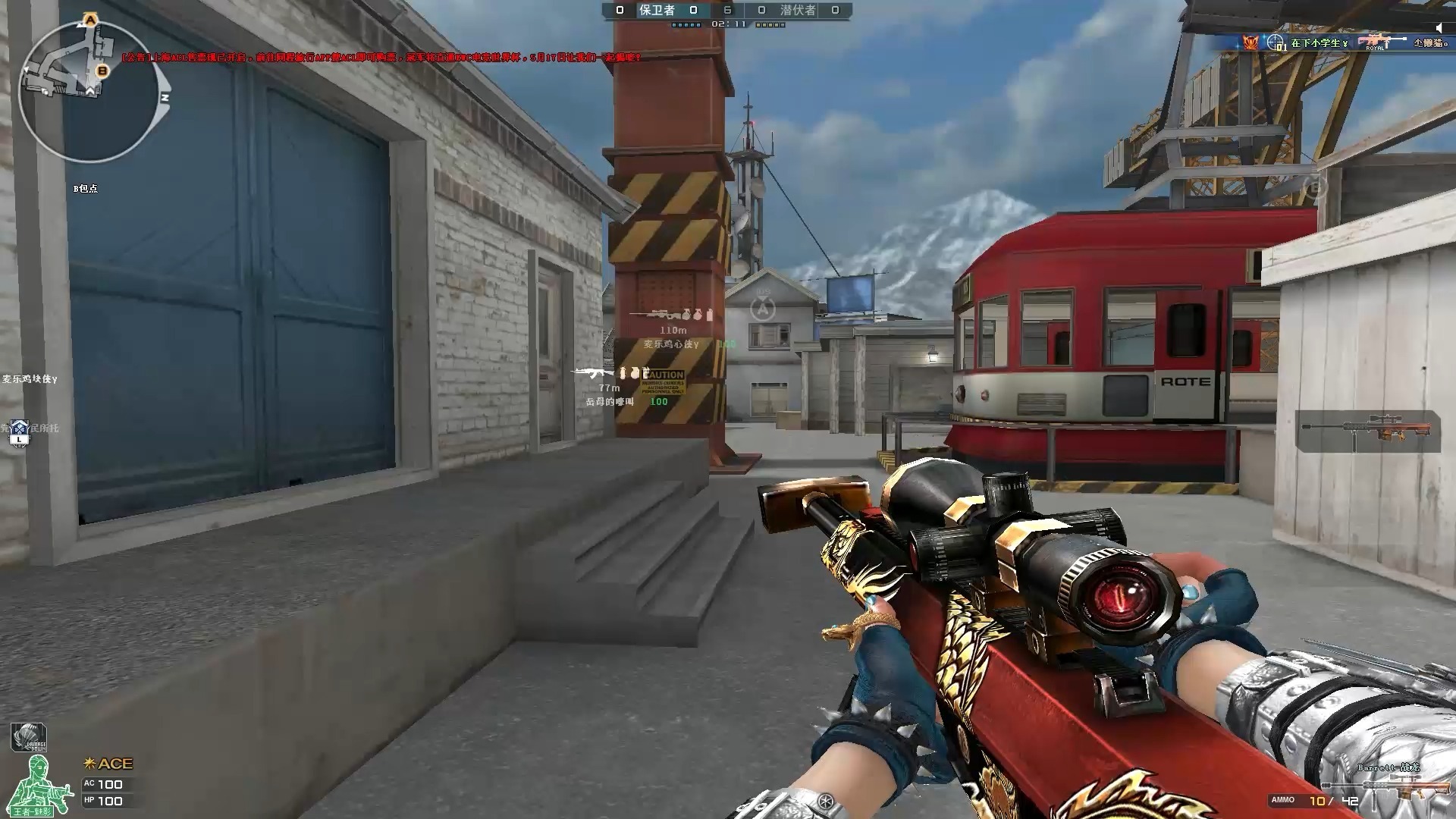Click the A bombsite marker on the minimap
Viewport: 1456px width, 819px height.
pyautogui.click(x=91, y=19)
